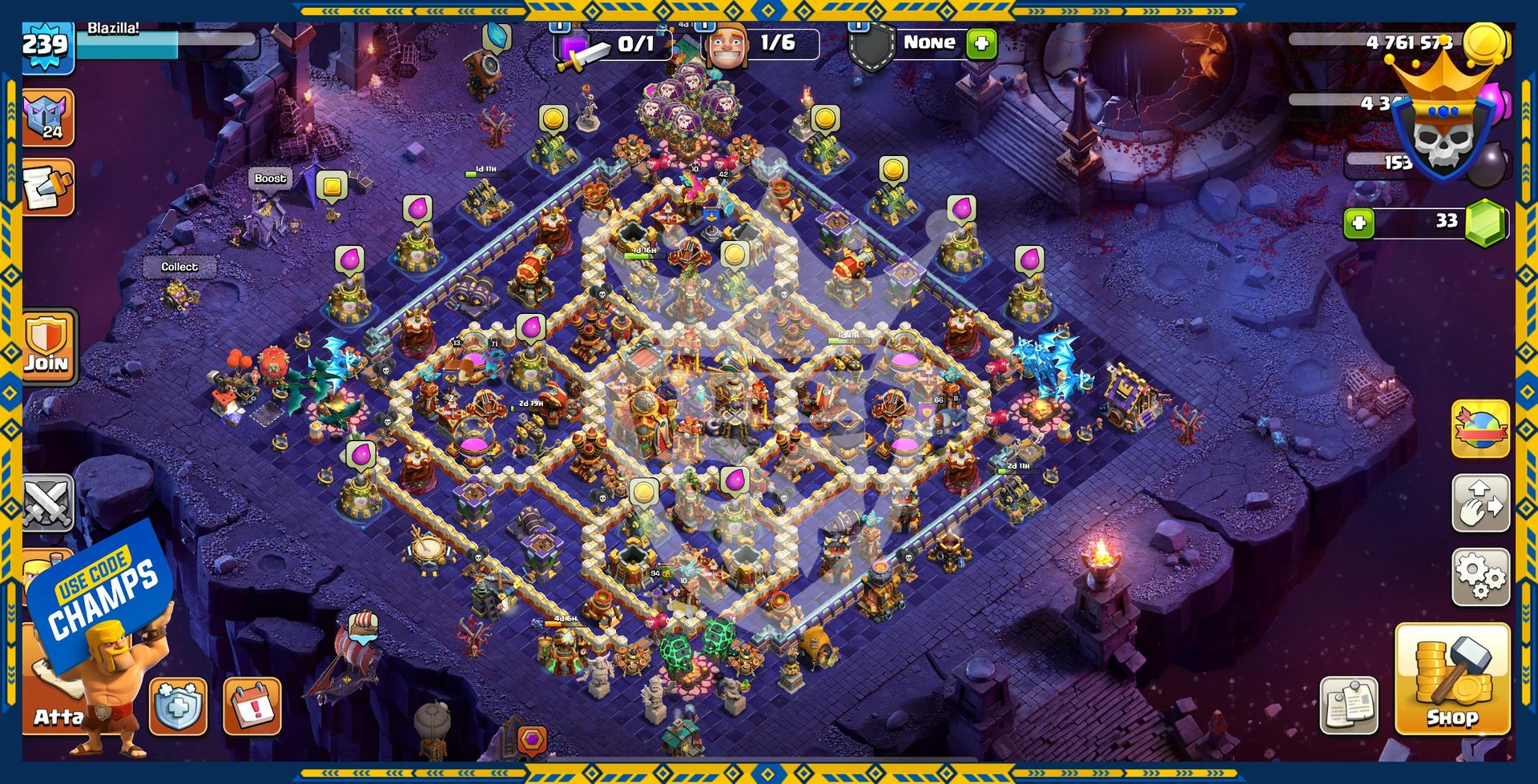Open the gears Settings button
The image size is (1538, 784).
(x=1480, y=577)
